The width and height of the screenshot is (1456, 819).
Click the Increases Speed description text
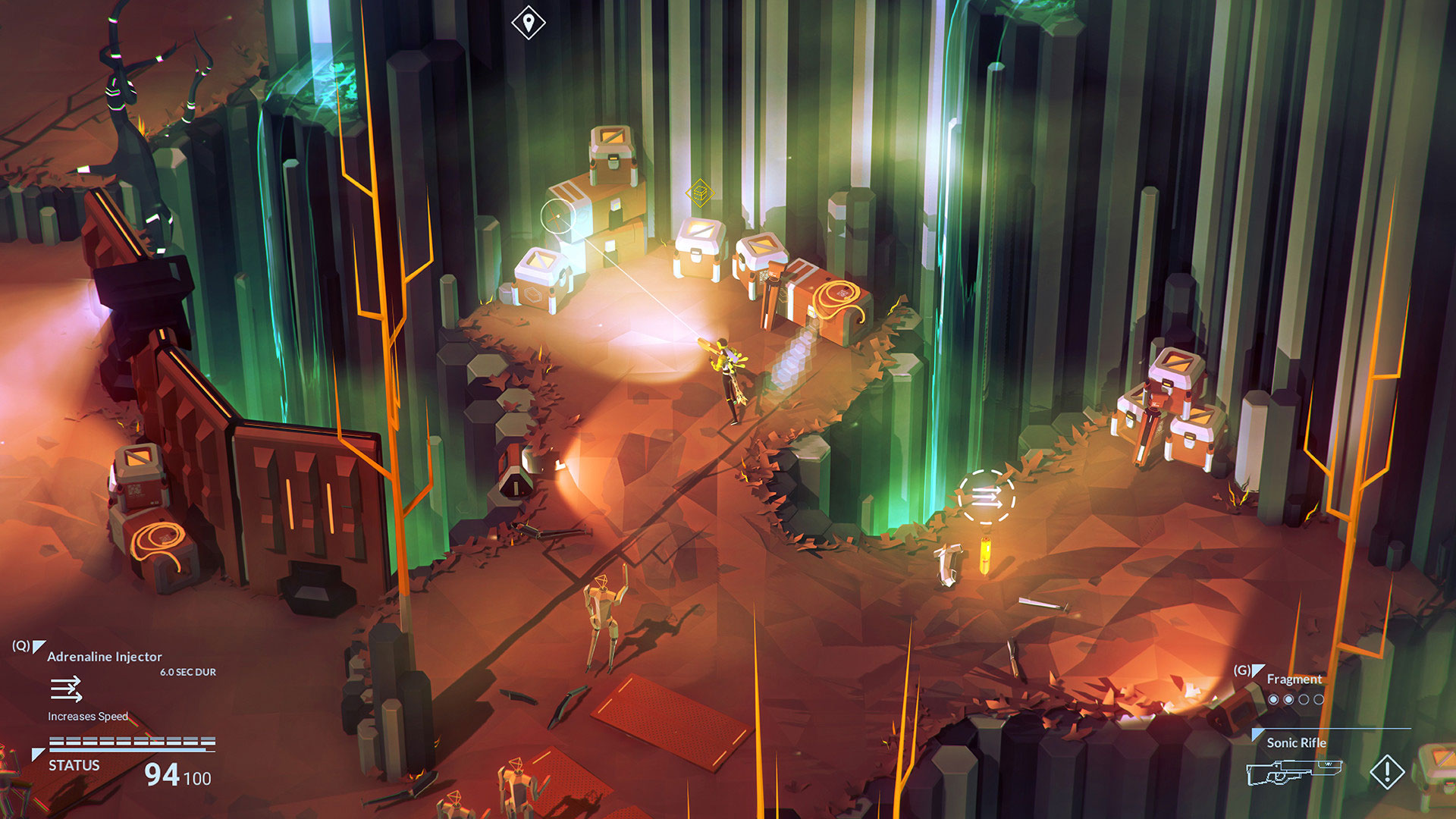[88, 716]
